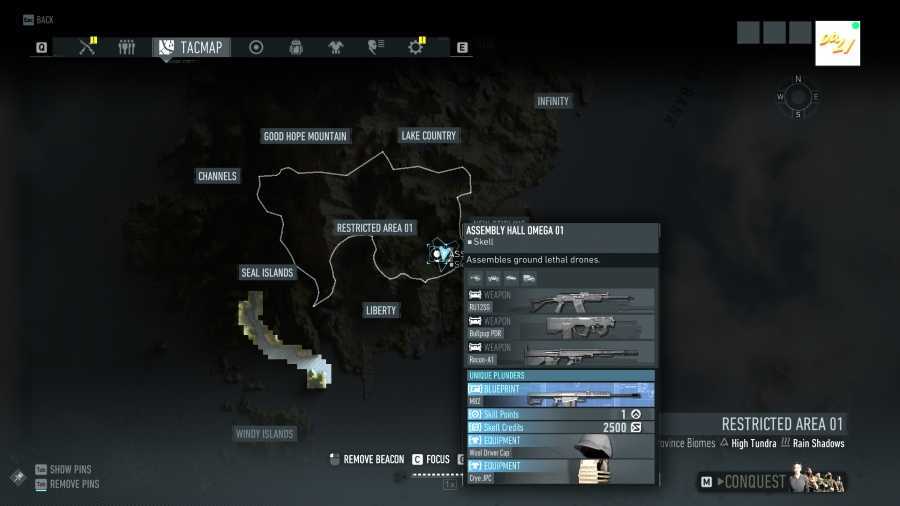This screenshot has height=506, width=900.
Task: Open the head-and-list skills tab
Action: coord(377,47)
